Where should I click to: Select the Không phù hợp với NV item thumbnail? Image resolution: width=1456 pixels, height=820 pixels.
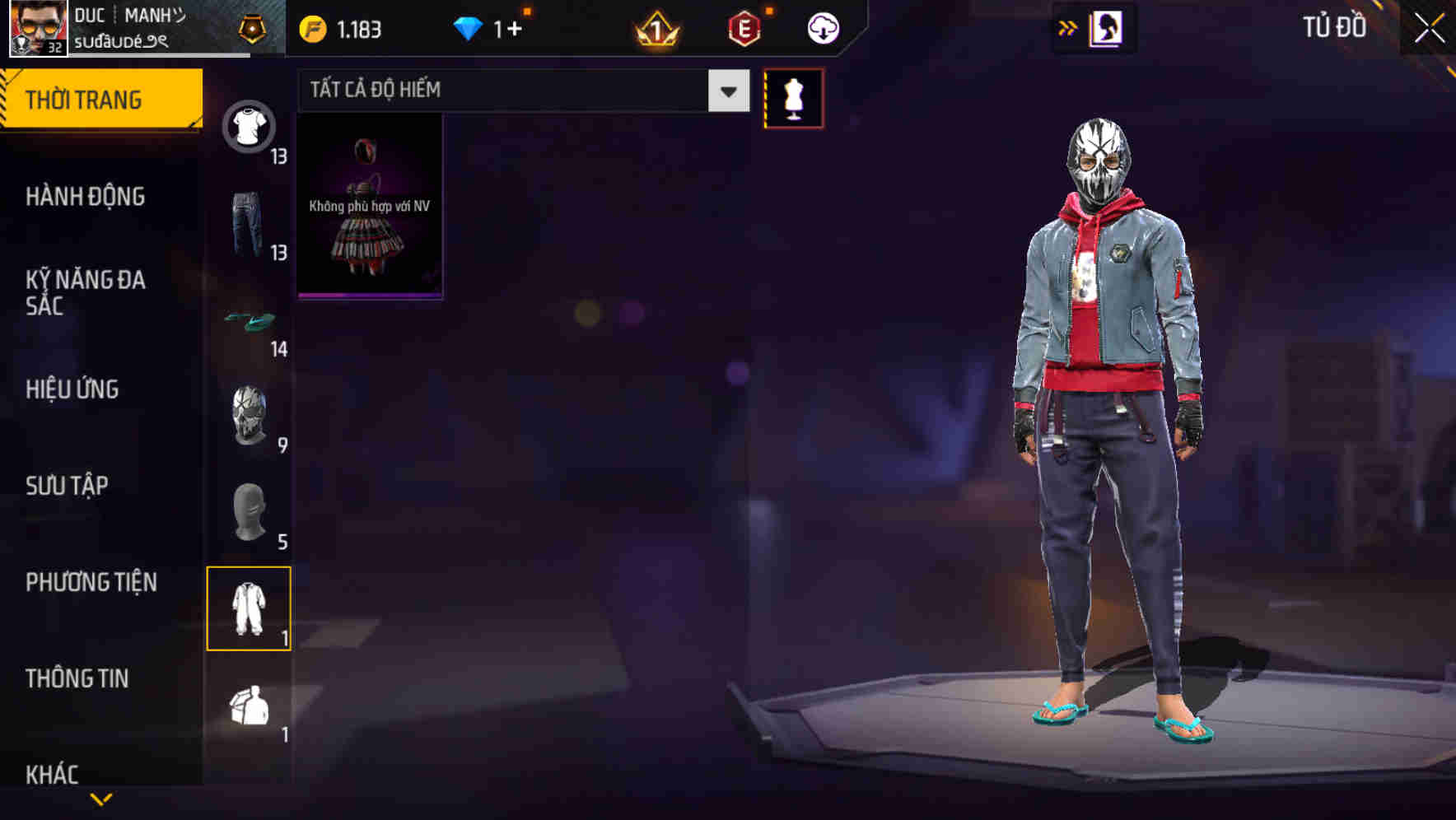pos(369,206)
